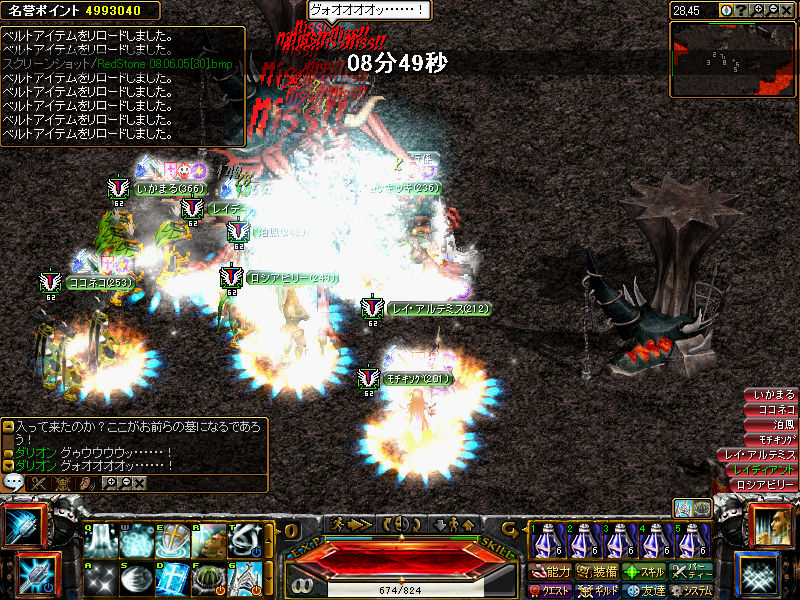The height and width of the screenshot is (600, 800).
Task: Open the 装備 (equipment) window
Action: point(597,573)
